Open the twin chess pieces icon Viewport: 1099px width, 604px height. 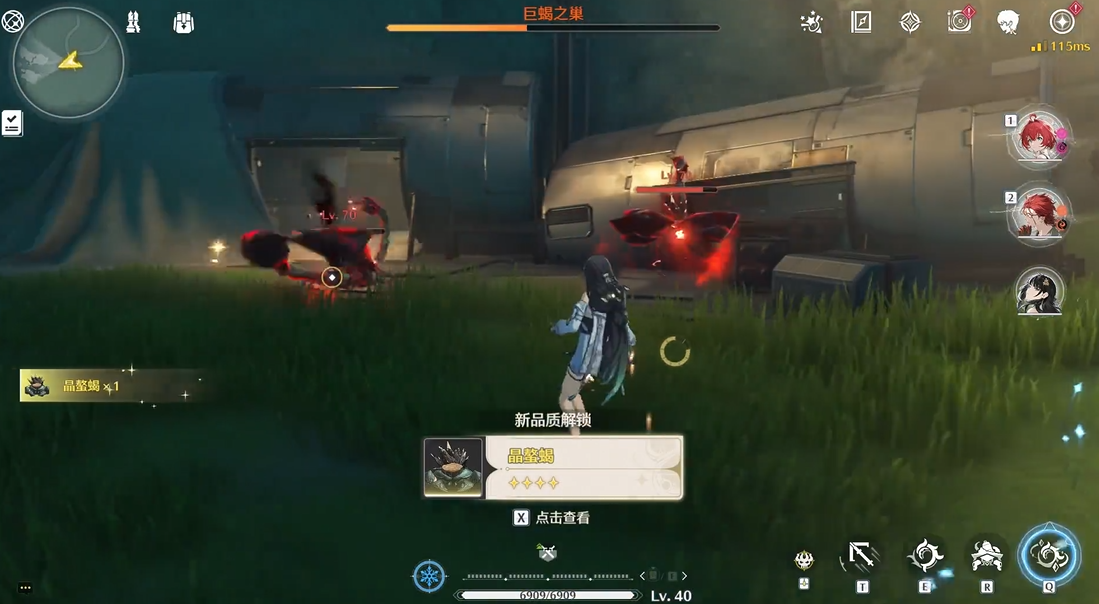click(133, 22)
